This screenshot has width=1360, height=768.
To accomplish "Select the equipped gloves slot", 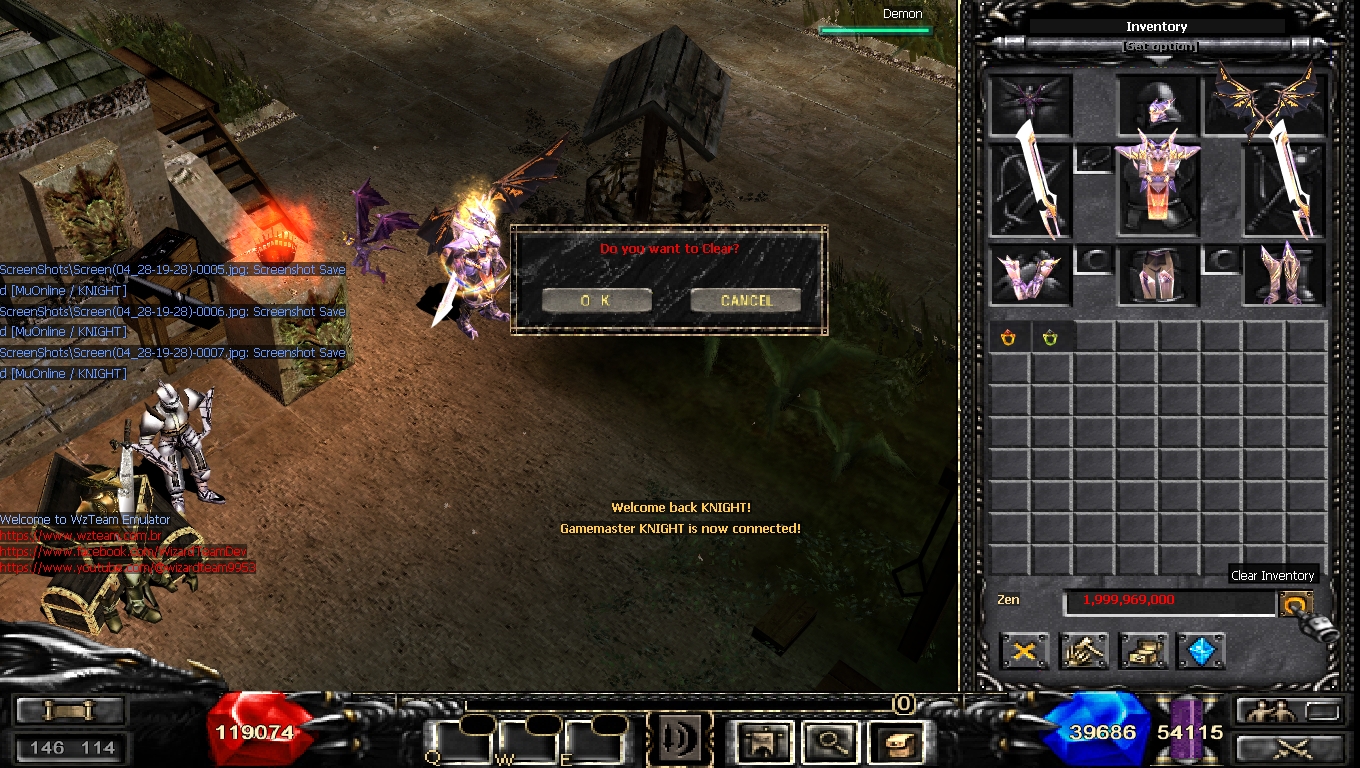I will click(1030, 275).
